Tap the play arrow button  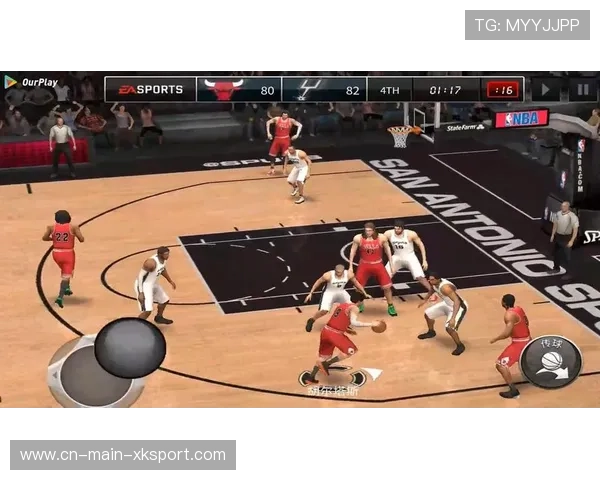click(546, 89)
